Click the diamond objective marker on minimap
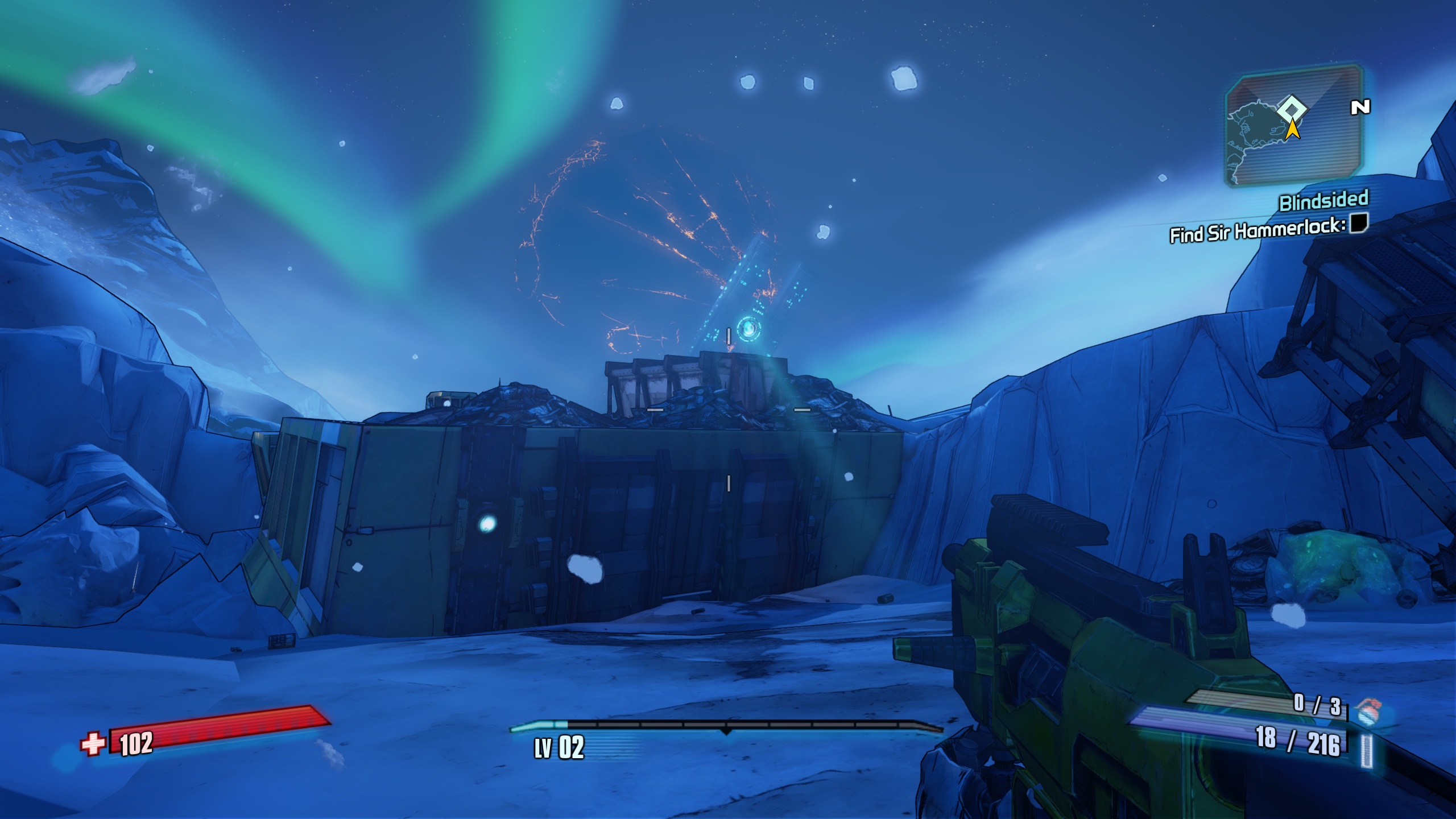 tap(1292, 109)
